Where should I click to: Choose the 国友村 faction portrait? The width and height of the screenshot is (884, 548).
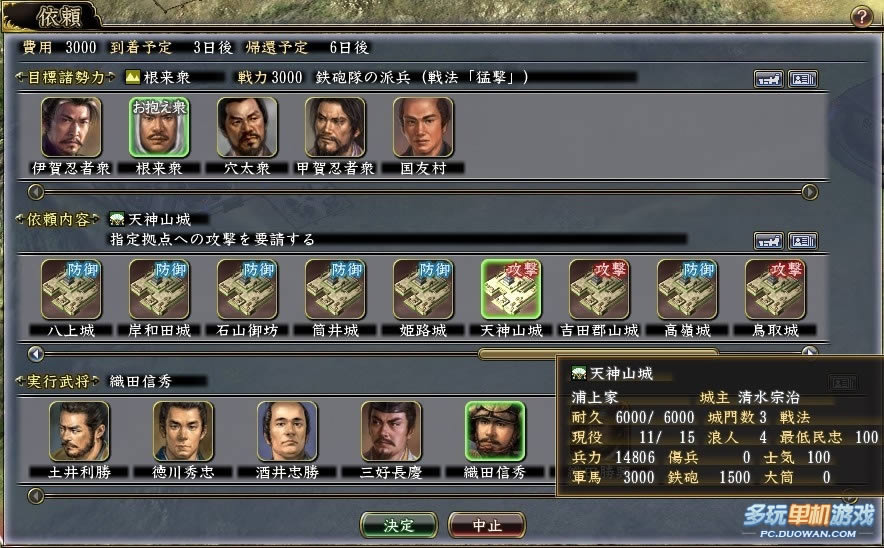coord(423,127)
